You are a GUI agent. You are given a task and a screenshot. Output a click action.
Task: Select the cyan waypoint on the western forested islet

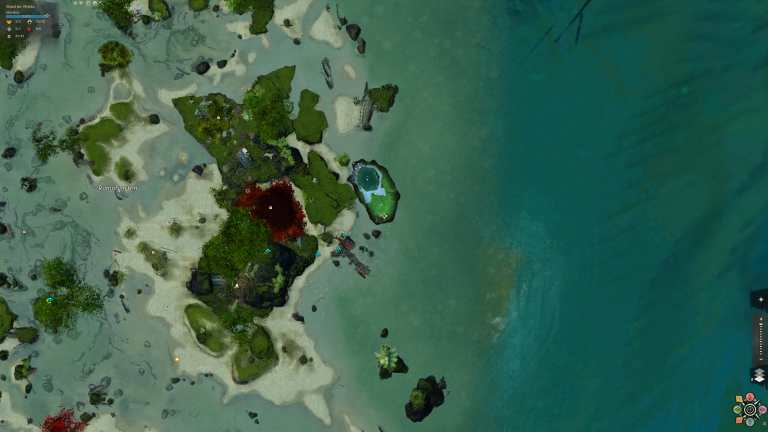click(x=49, y=300)
